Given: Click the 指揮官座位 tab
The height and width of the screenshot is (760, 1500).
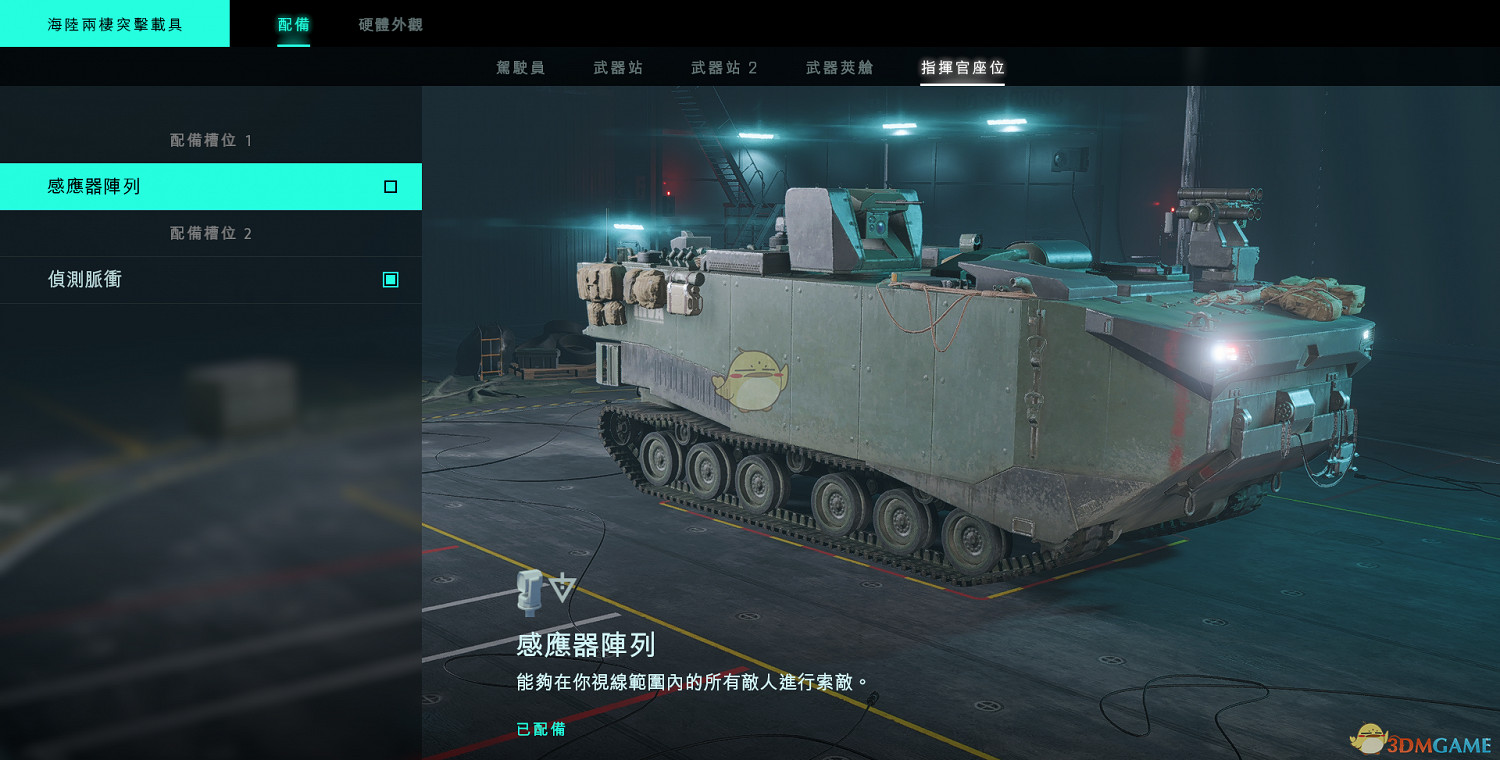Looking at the screenshot, I should [962, 67].
